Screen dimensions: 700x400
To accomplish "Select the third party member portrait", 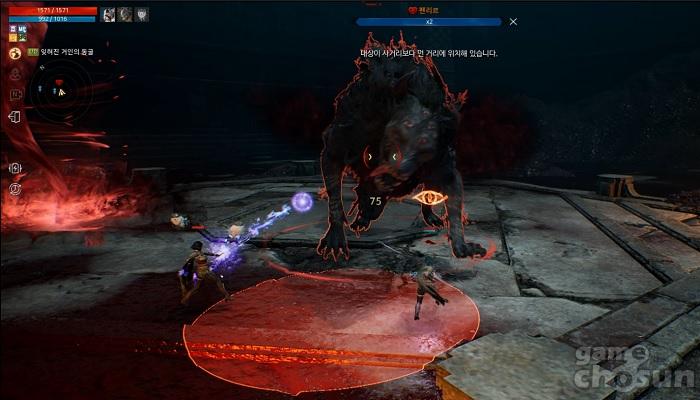I will [x=142, y=14].
